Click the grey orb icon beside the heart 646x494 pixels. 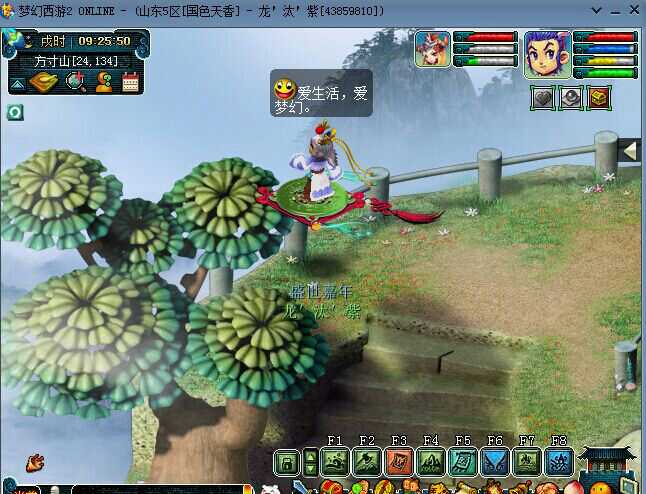pyautogui.click(x=571, y=98)
